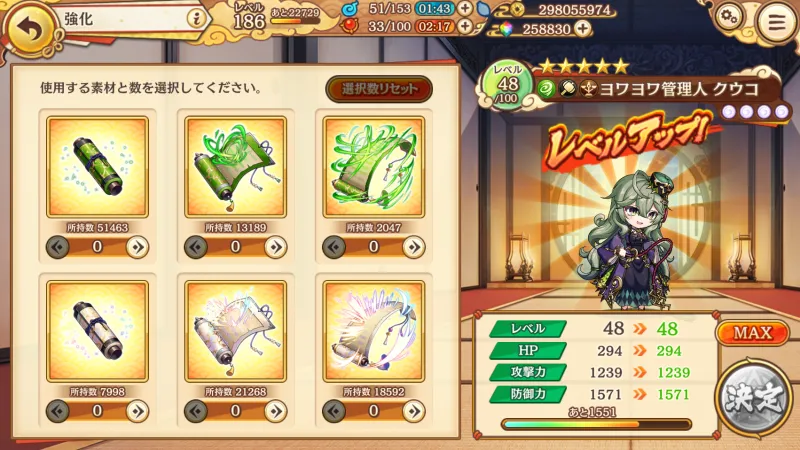Select the green scroll with unfurled paper
This screenshot has height=450, width=800.
pyautogui.click(x=235, y=166)
